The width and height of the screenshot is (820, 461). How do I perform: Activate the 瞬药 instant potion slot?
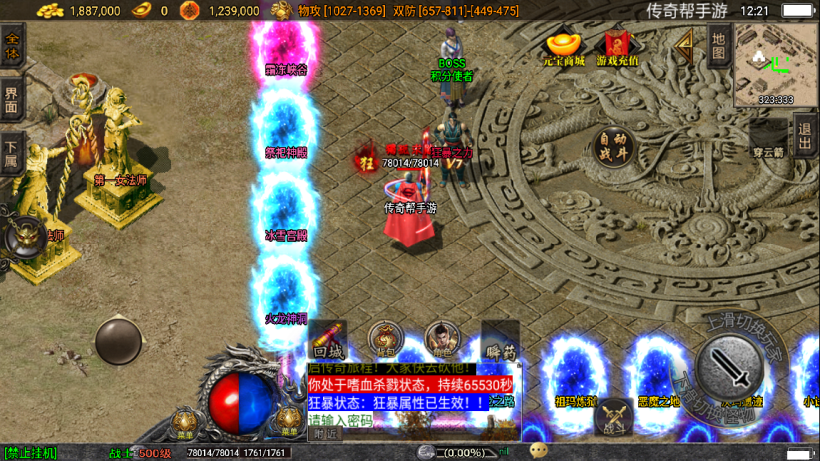500,340
